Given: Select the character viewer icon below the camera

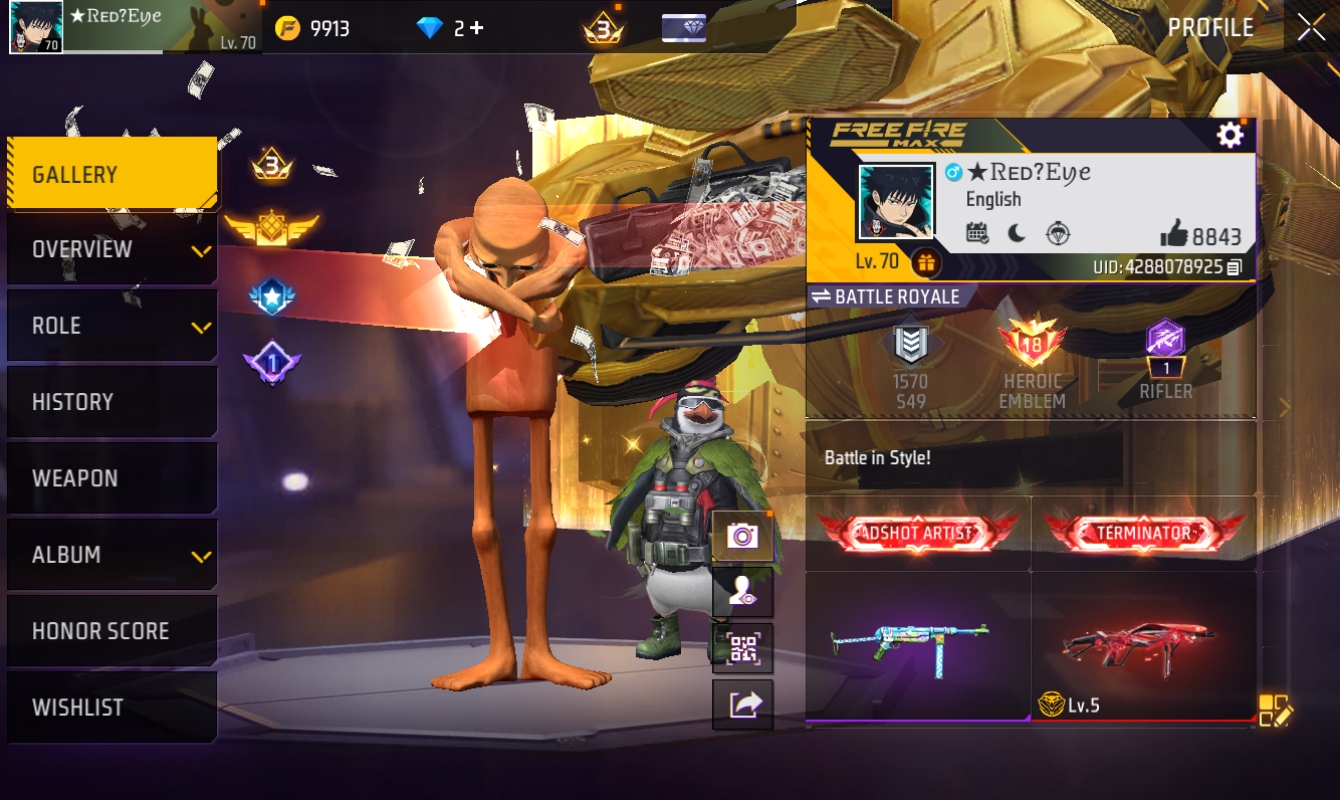Looking at the screenshot, I should [x=743, y=590].
